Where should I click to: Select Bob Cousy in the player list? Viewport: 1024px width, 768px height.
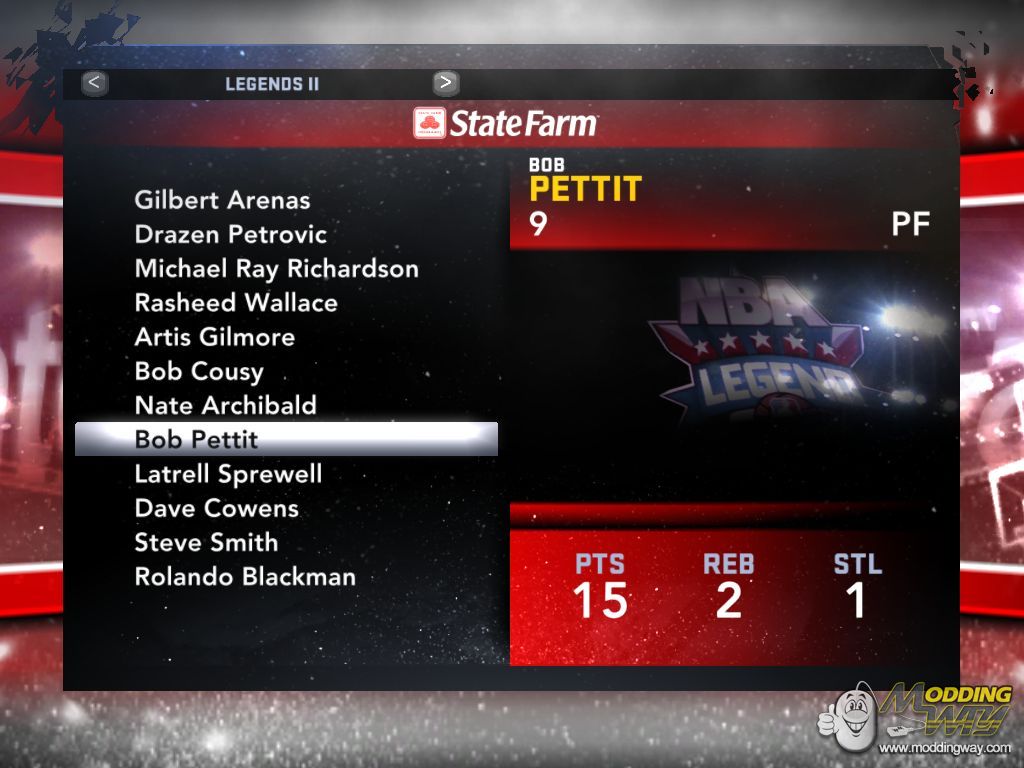(x=199, y=371)
